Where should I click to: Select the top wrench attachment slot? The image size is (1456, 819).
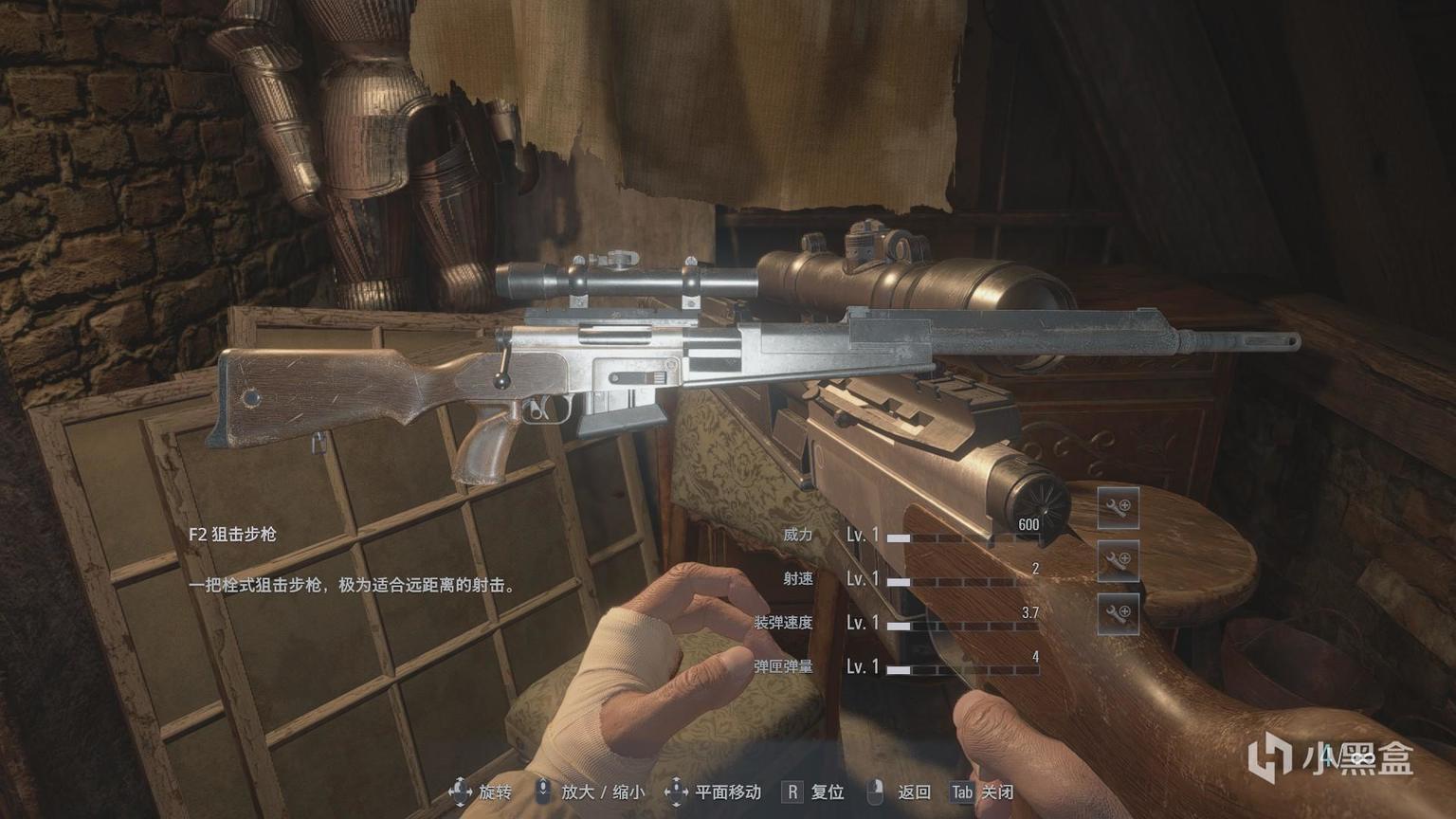(x=1119, y=507)
